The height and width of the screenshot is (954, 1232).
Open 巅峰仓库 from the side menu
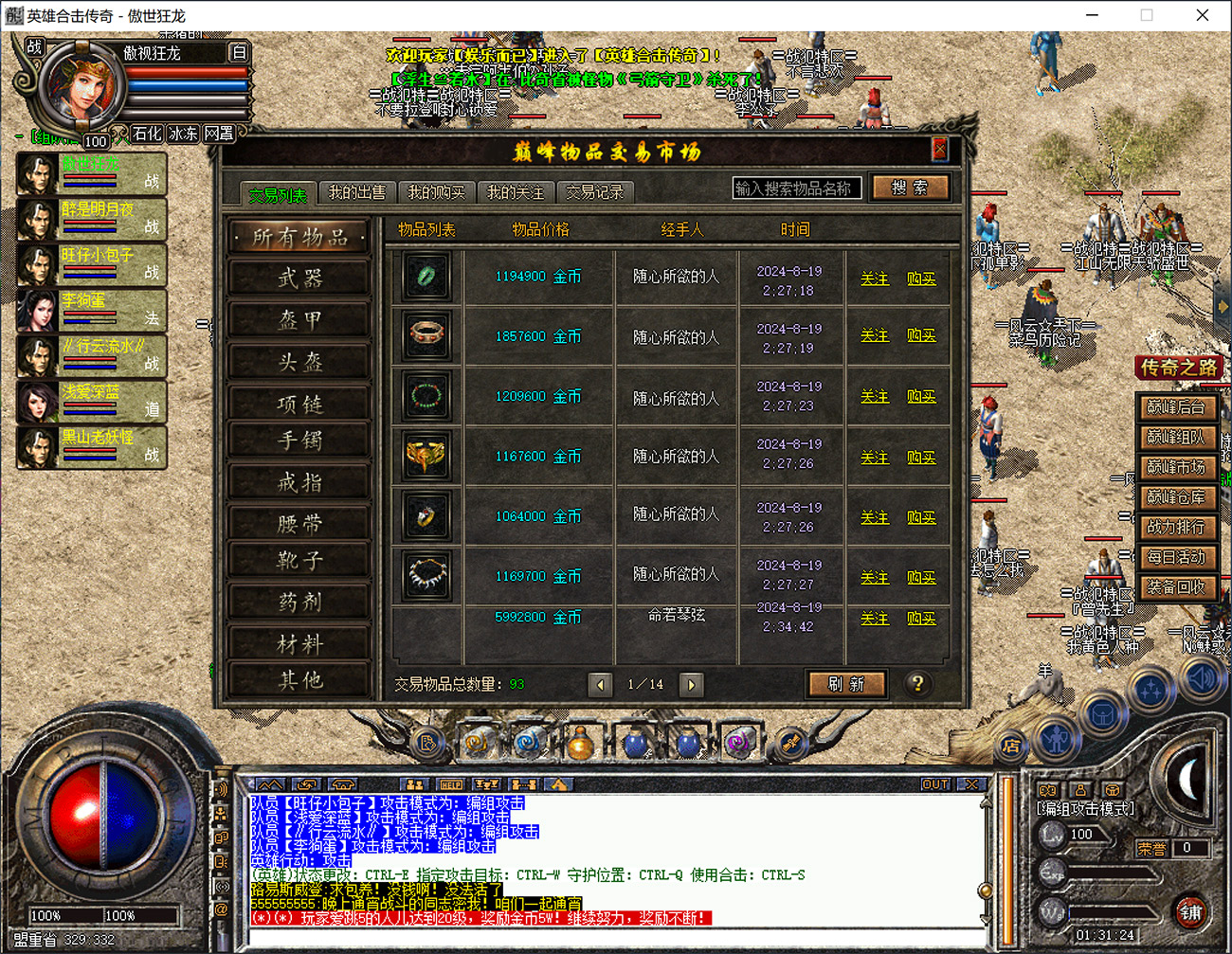(x=1176, y=497)
